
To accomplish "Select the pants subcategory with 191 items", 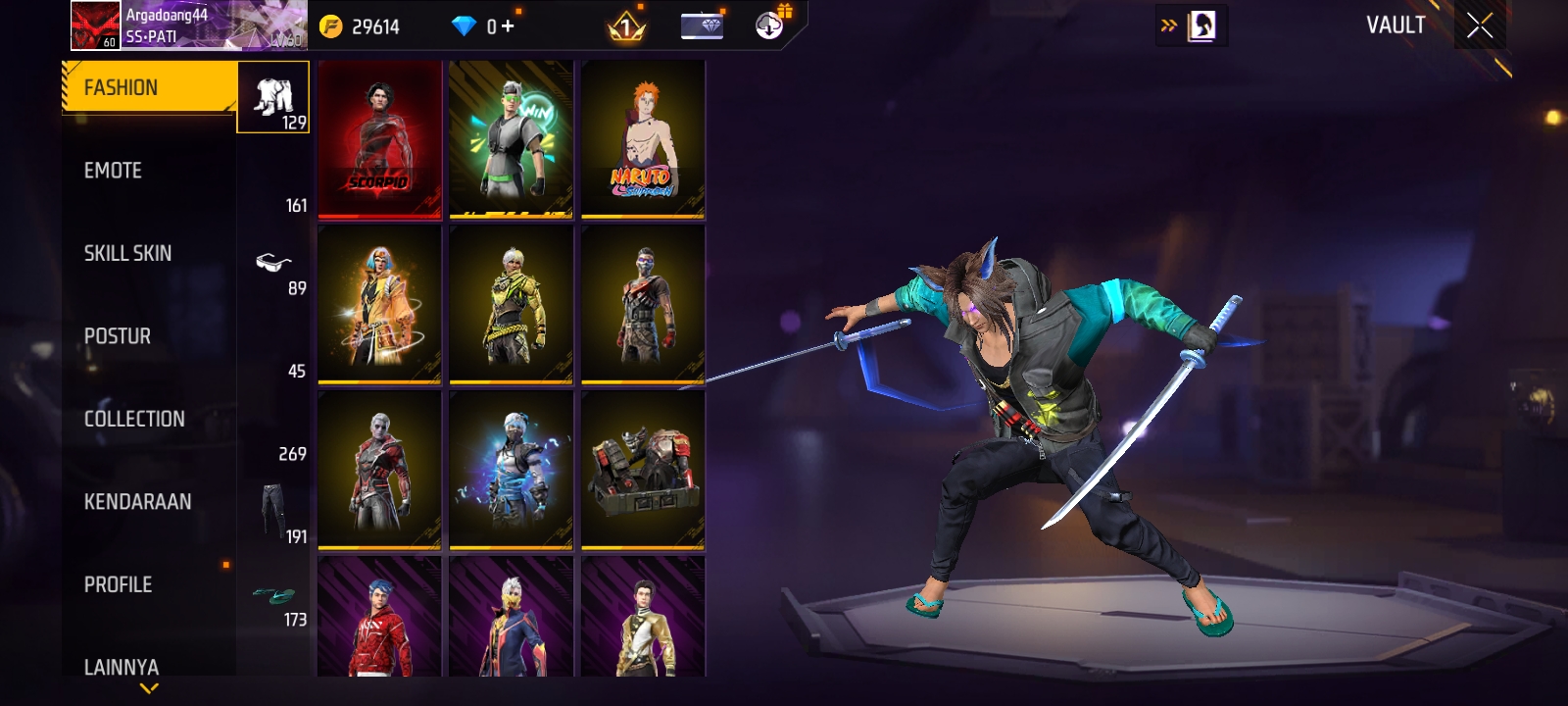I will pos(274,510).
